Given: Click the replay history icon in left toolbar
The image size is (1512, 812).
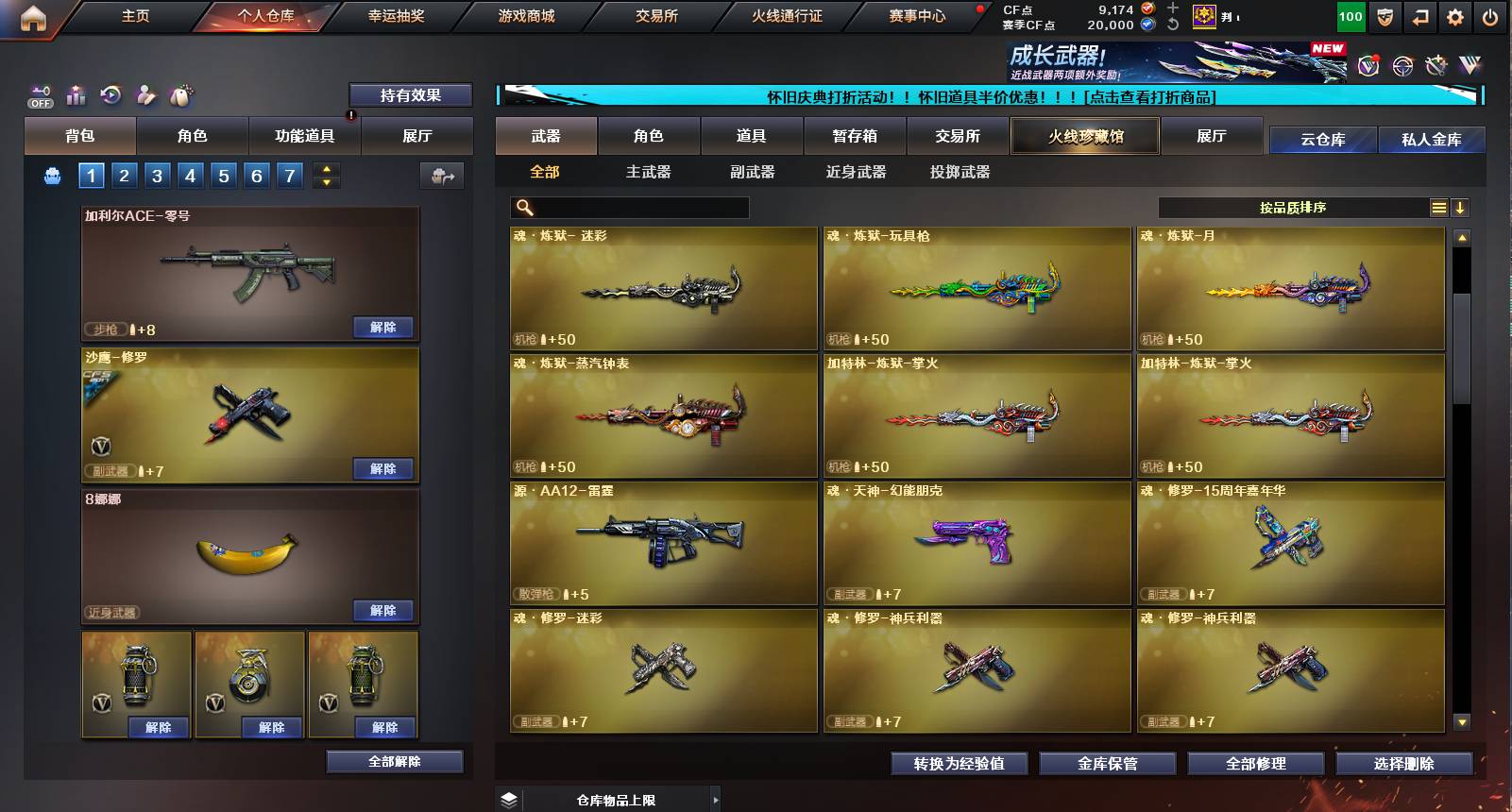Looking at the screenshot, I should pyautogui.click(x=110, y=94).
